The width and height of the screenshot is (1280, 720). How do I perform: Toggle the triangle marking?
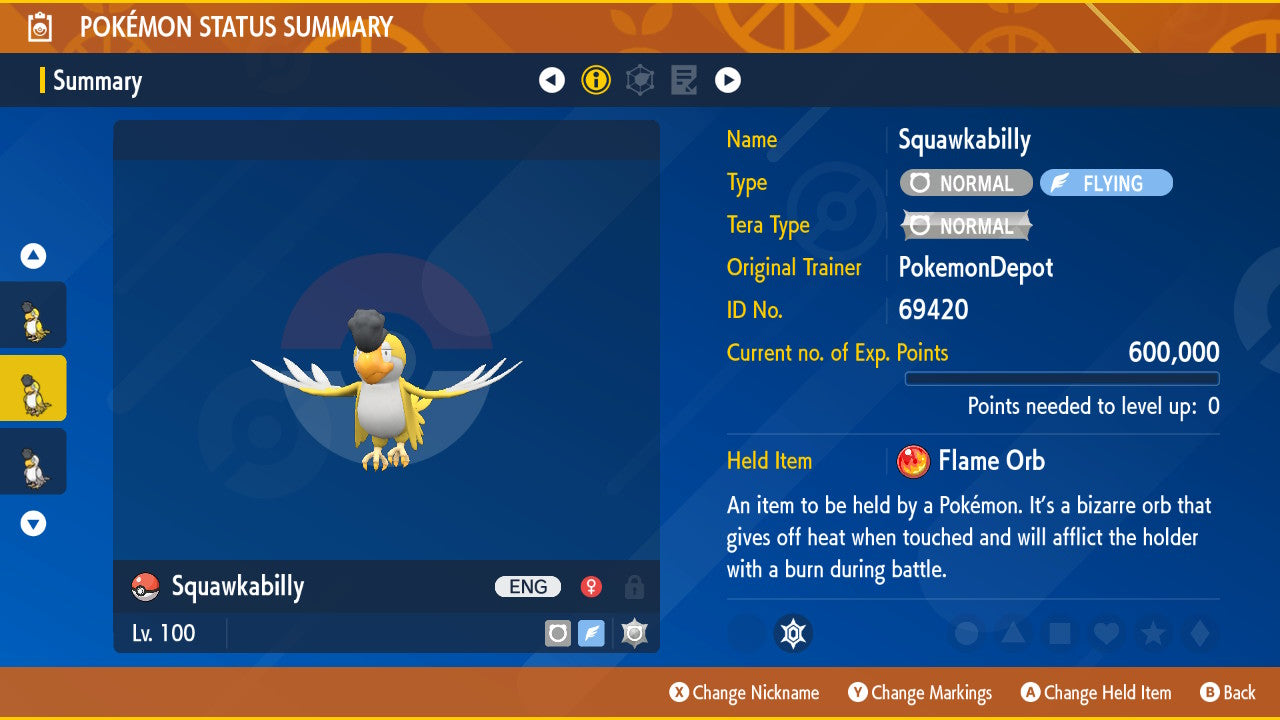tap(1013, 633)
